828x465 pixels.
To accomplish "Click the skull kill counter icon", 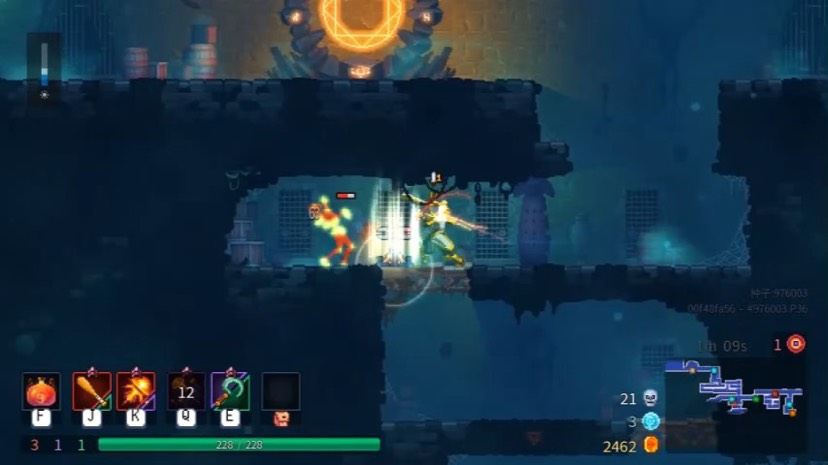I will click(x=651, y=398).
